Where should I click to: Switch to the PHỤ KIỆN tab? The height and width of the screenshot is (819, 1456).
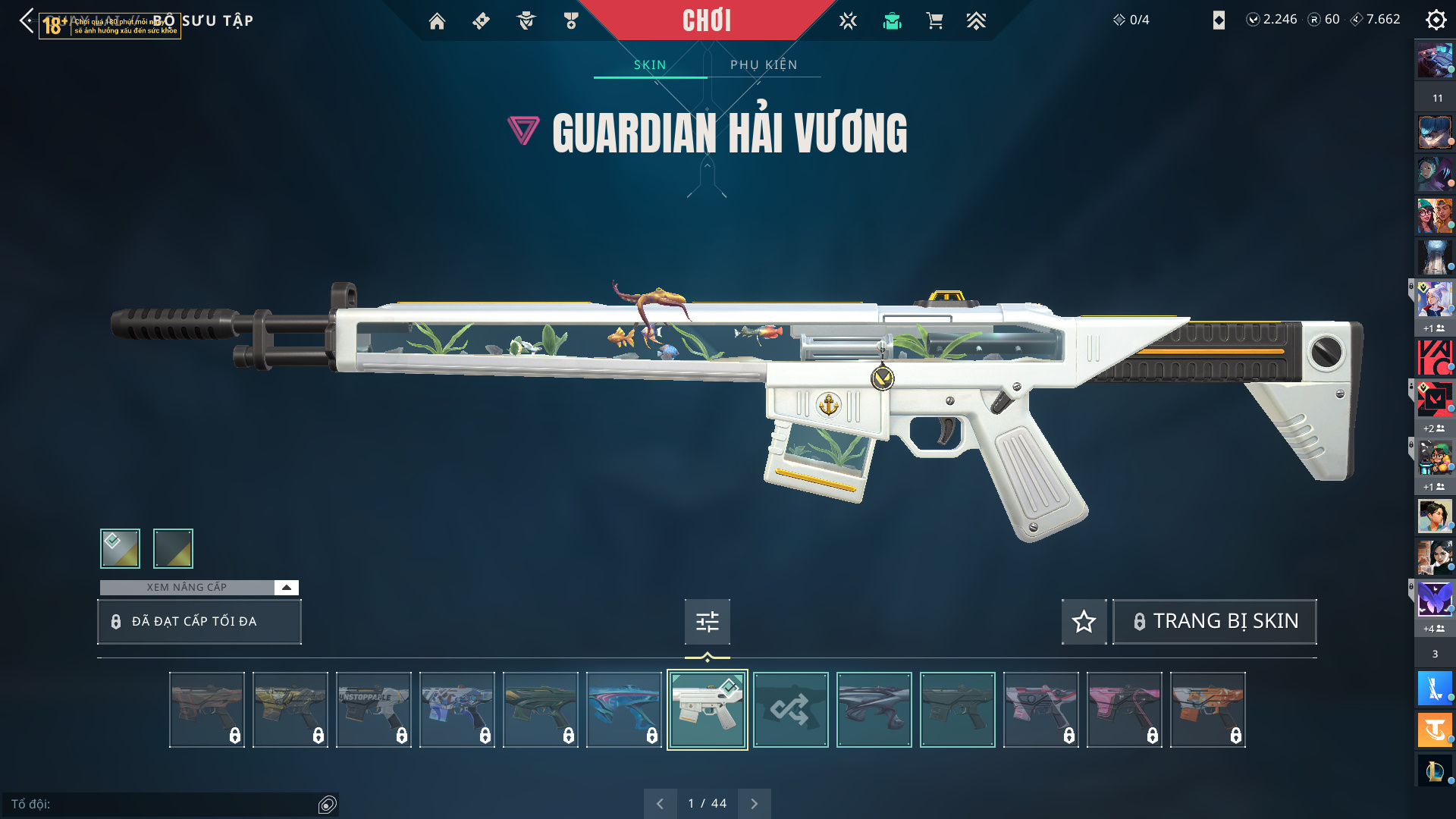tap(764, 64)
